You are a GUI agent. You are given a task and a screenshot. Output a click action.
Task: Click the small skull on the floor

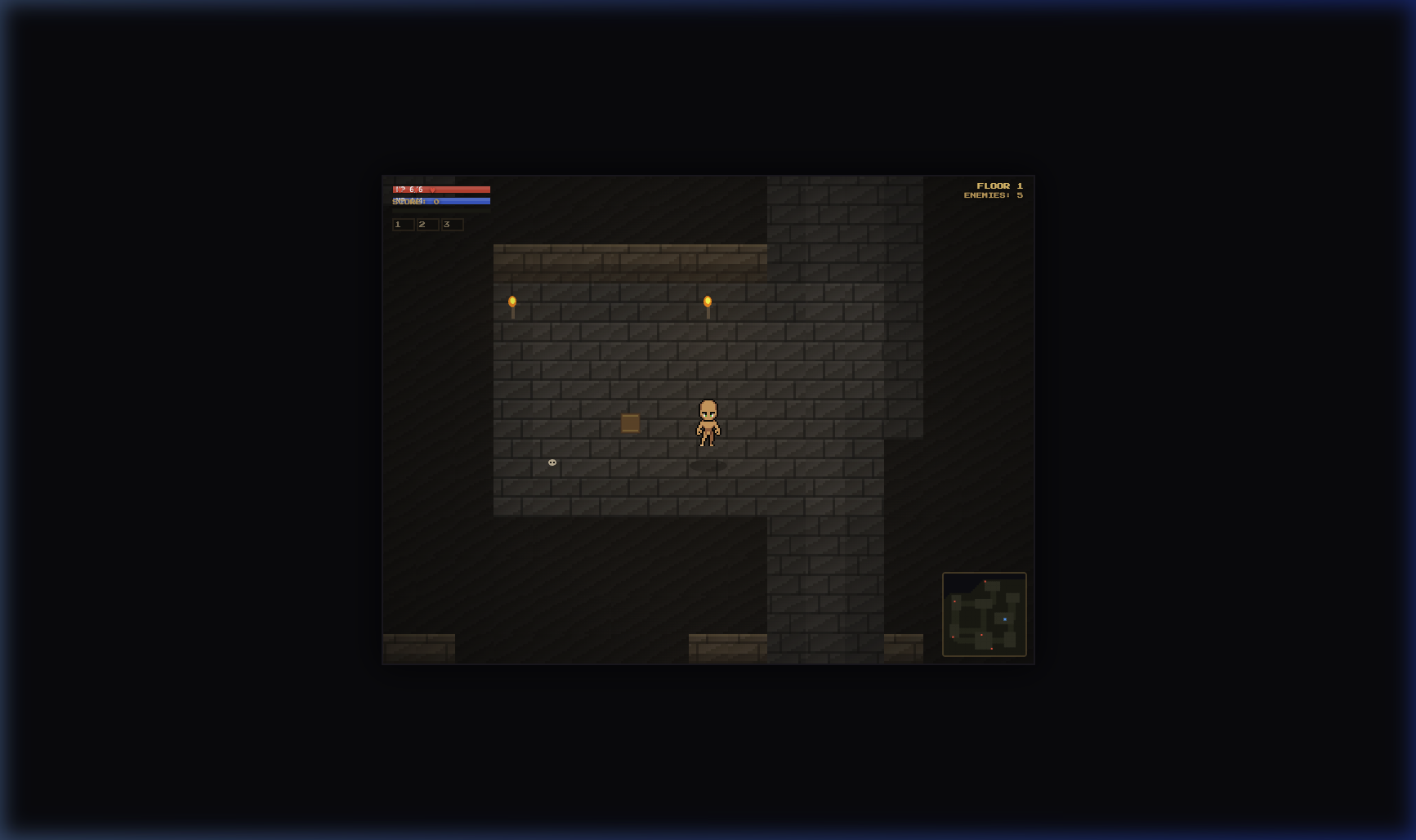click(x=552, y=463)
